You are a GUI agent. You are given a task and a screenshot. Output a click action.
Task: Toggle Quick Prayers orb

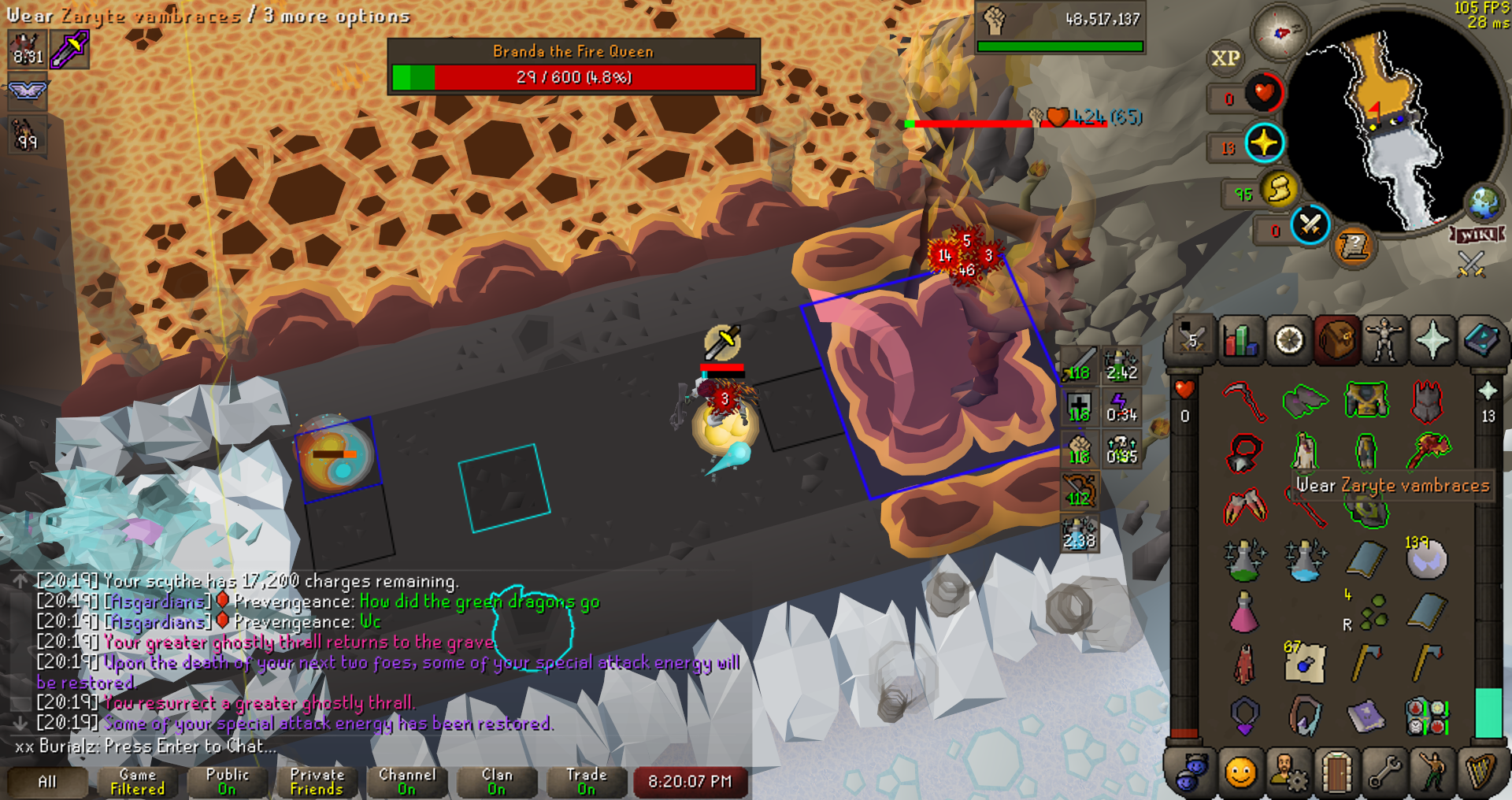point(1265,143)
